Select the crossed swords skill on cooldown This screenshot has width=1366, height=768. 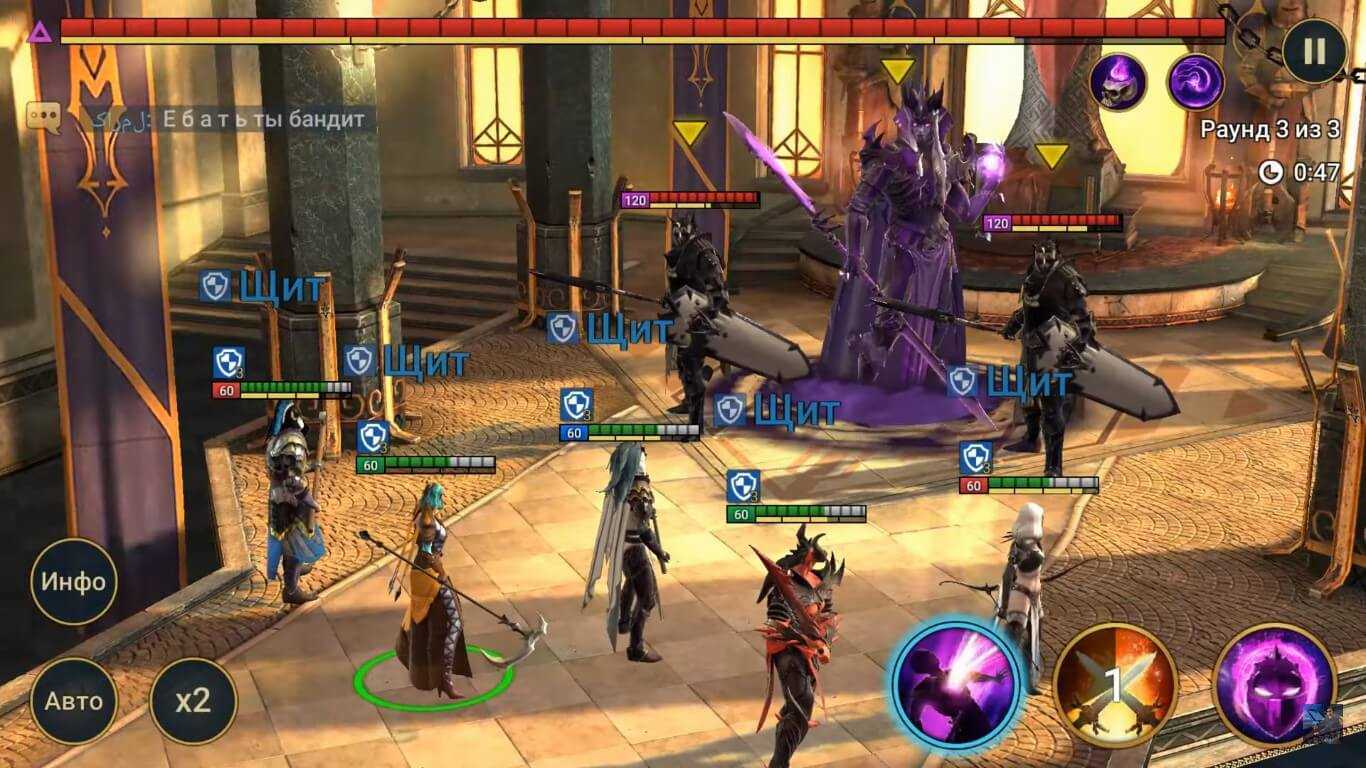1114,686
